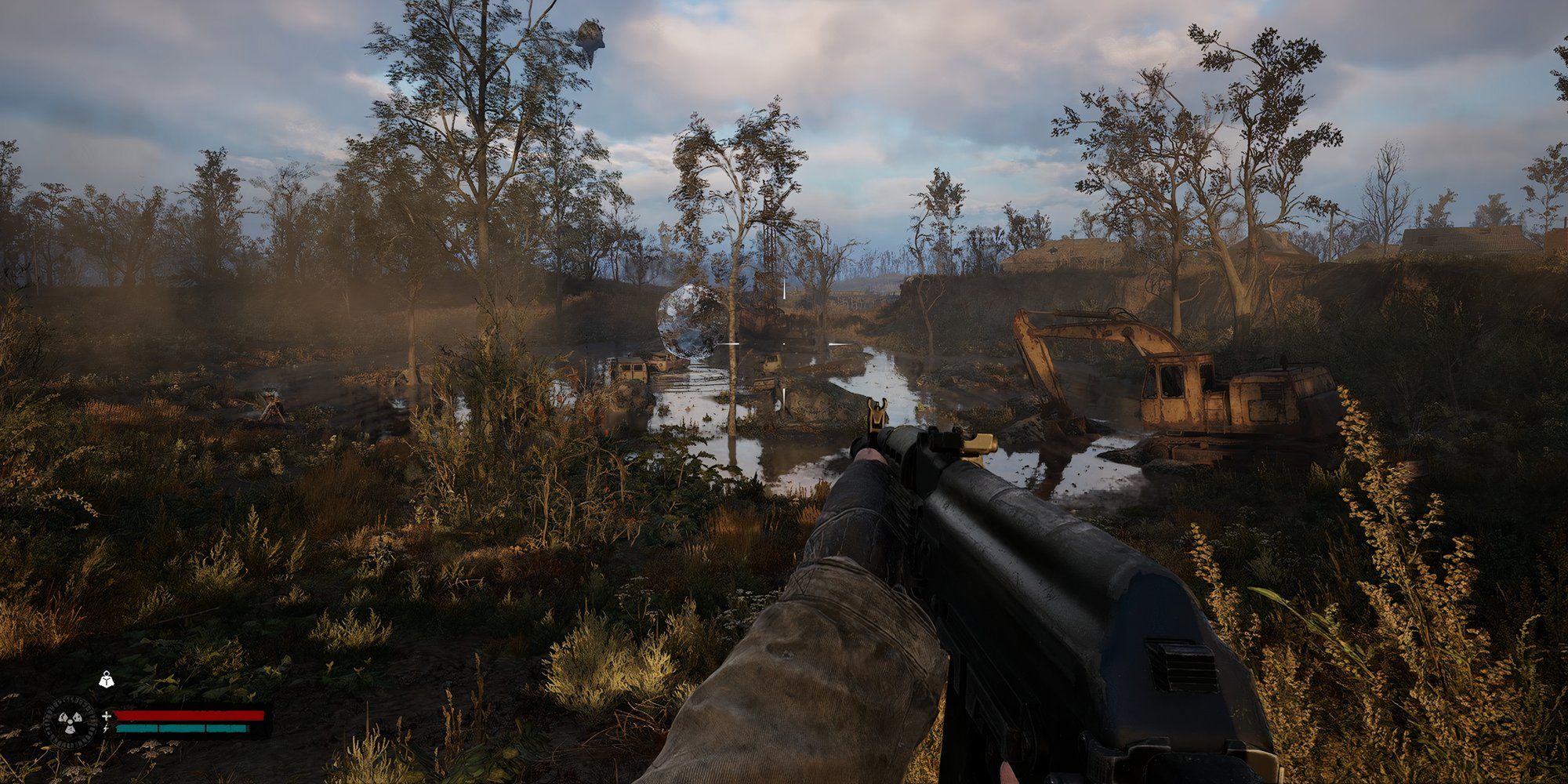Select the radiation hazard symbol on the compass

click(70, 720)
